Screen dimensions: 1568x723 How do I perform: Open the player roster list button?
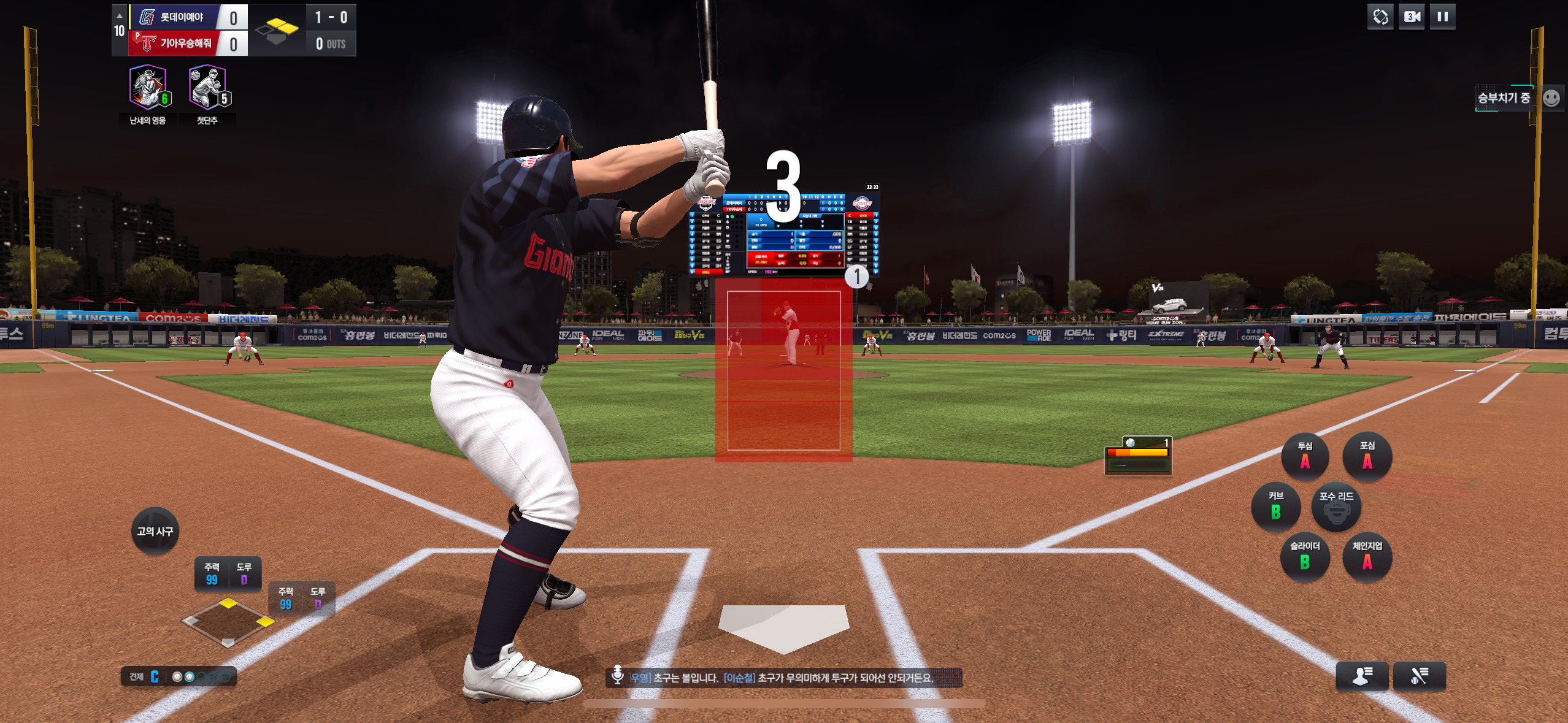coord(1362,676)
